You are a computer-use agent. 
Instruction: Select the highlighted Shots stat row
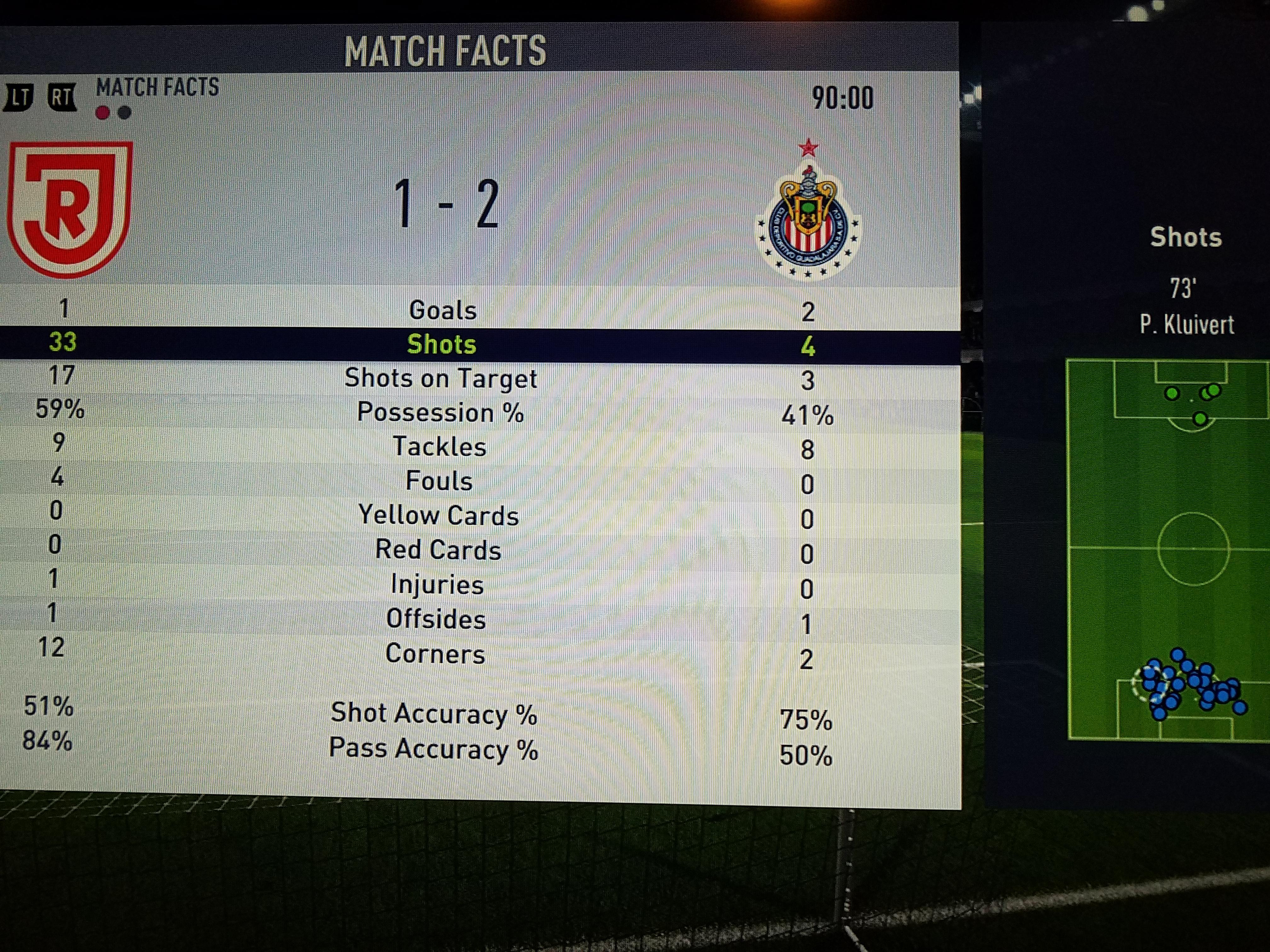(441, 345)
